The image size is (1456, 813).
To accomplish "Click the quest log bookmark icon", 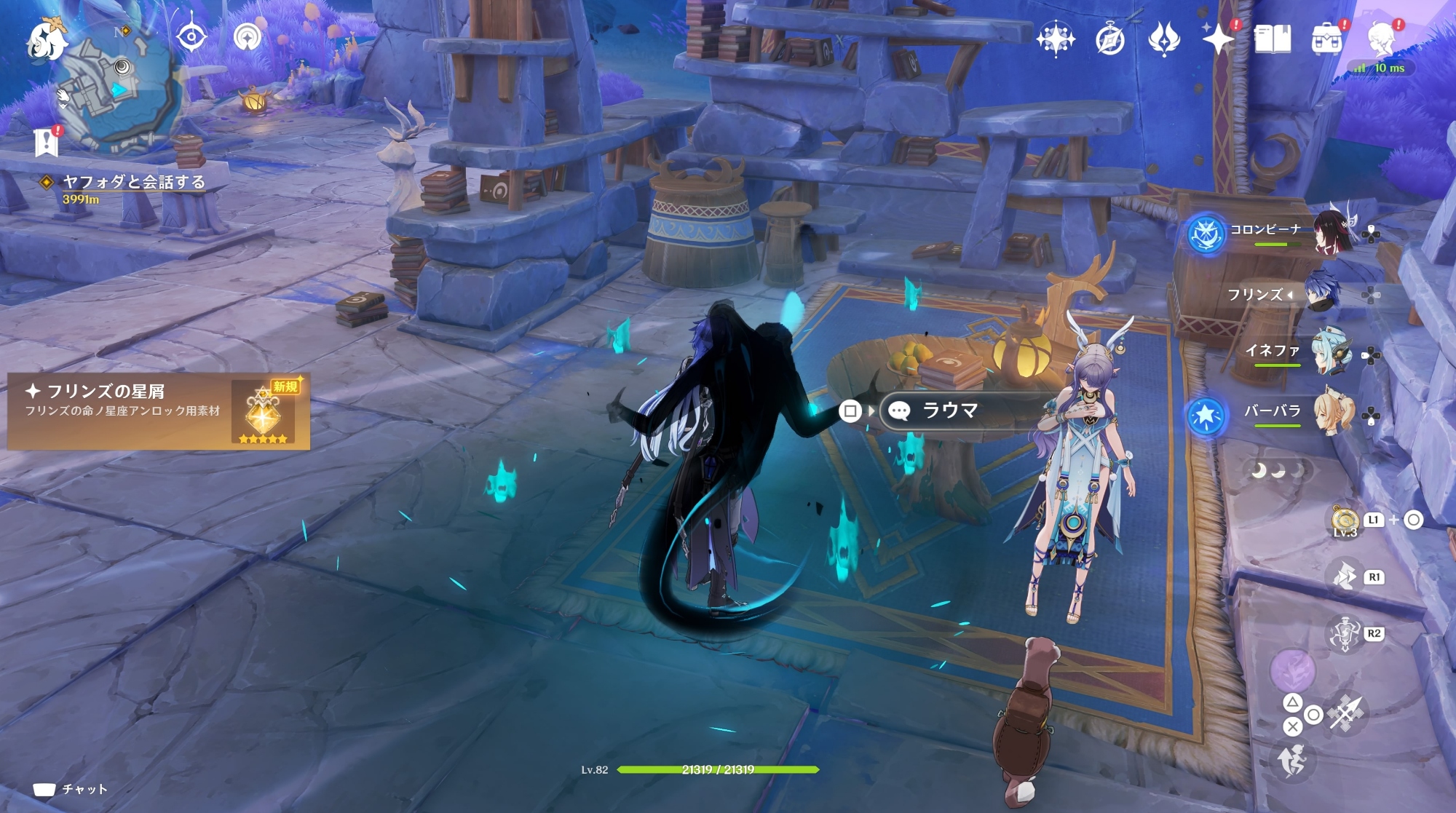I will [47, 143].
